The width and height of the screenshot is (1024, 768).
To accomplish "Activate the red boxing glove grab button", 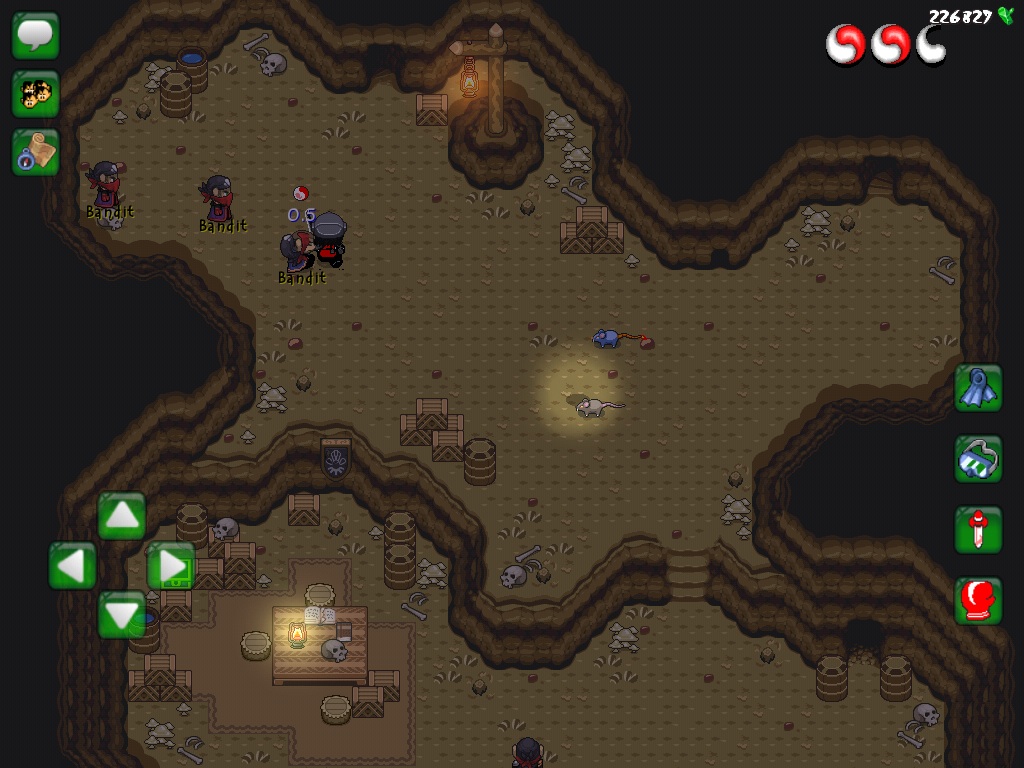I will pyautogui.click(x=978, y=601).
